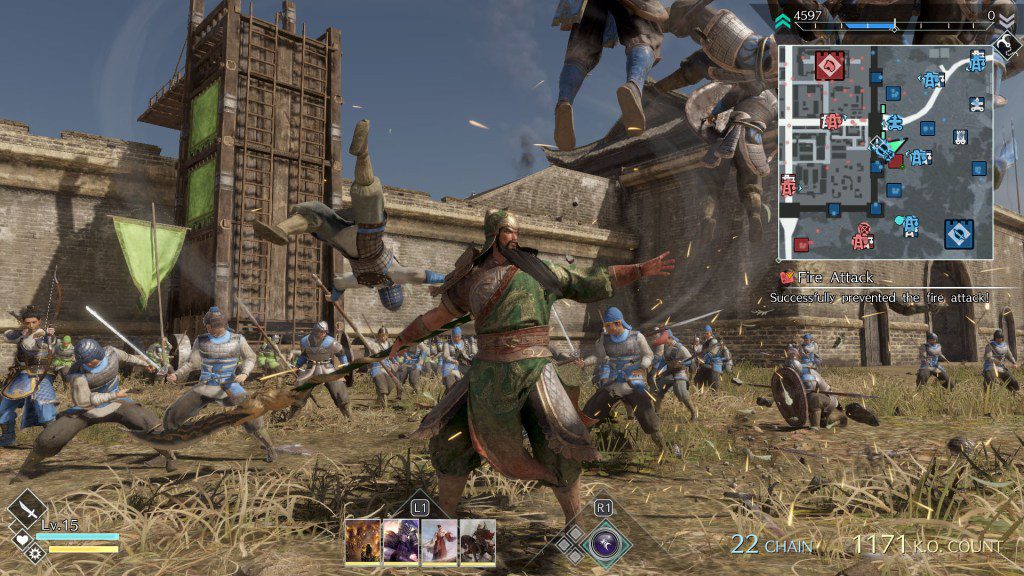
Task: Select the burning fire secret plan card
Action: [363, 541]
